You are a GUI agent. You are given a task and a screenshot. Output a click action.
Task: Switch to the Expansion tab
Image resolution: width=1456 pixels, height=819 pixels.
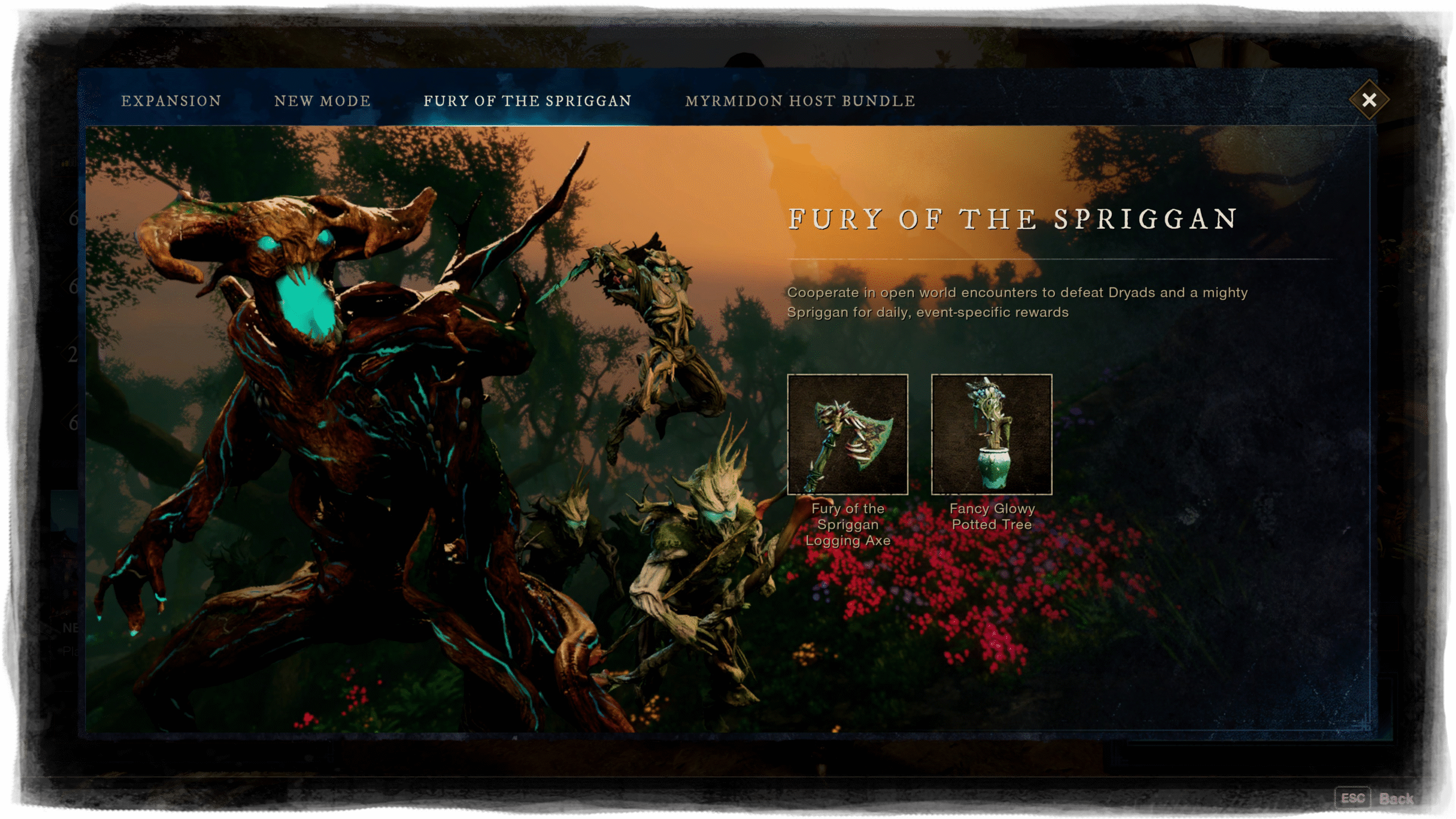coord(171,101)
